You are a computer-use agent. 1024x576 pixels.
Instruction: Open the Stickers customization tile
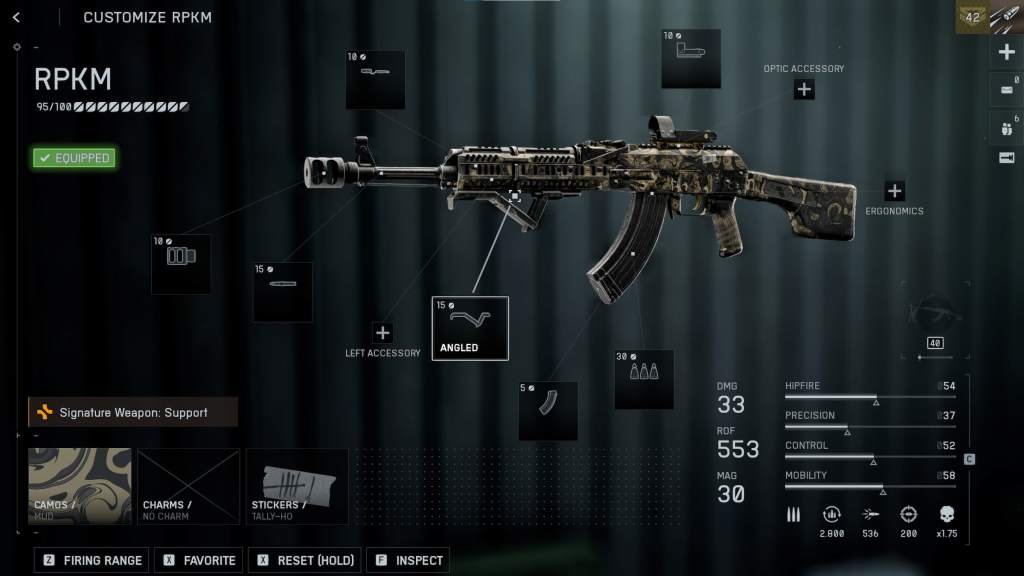pos(297,486)
